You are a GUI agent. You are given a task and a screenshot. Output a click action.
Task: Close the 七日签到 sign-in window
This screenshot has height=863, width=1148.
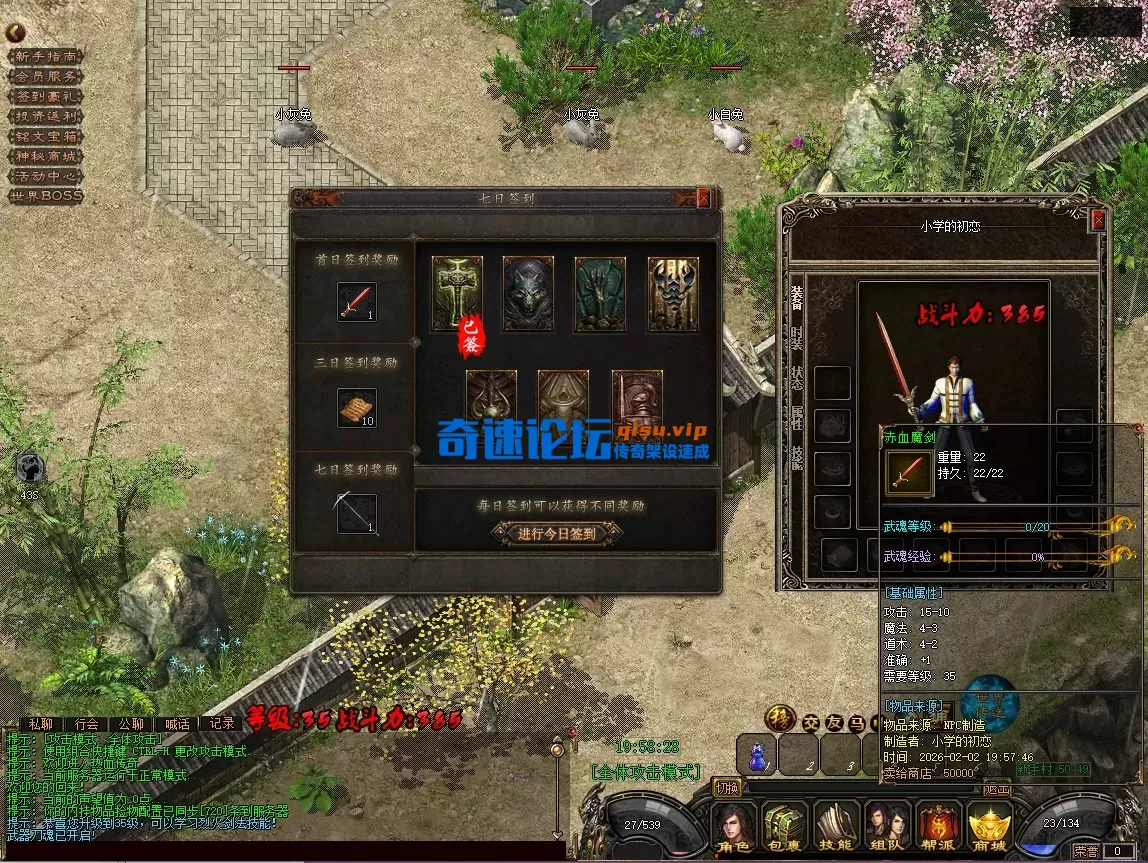704,198
